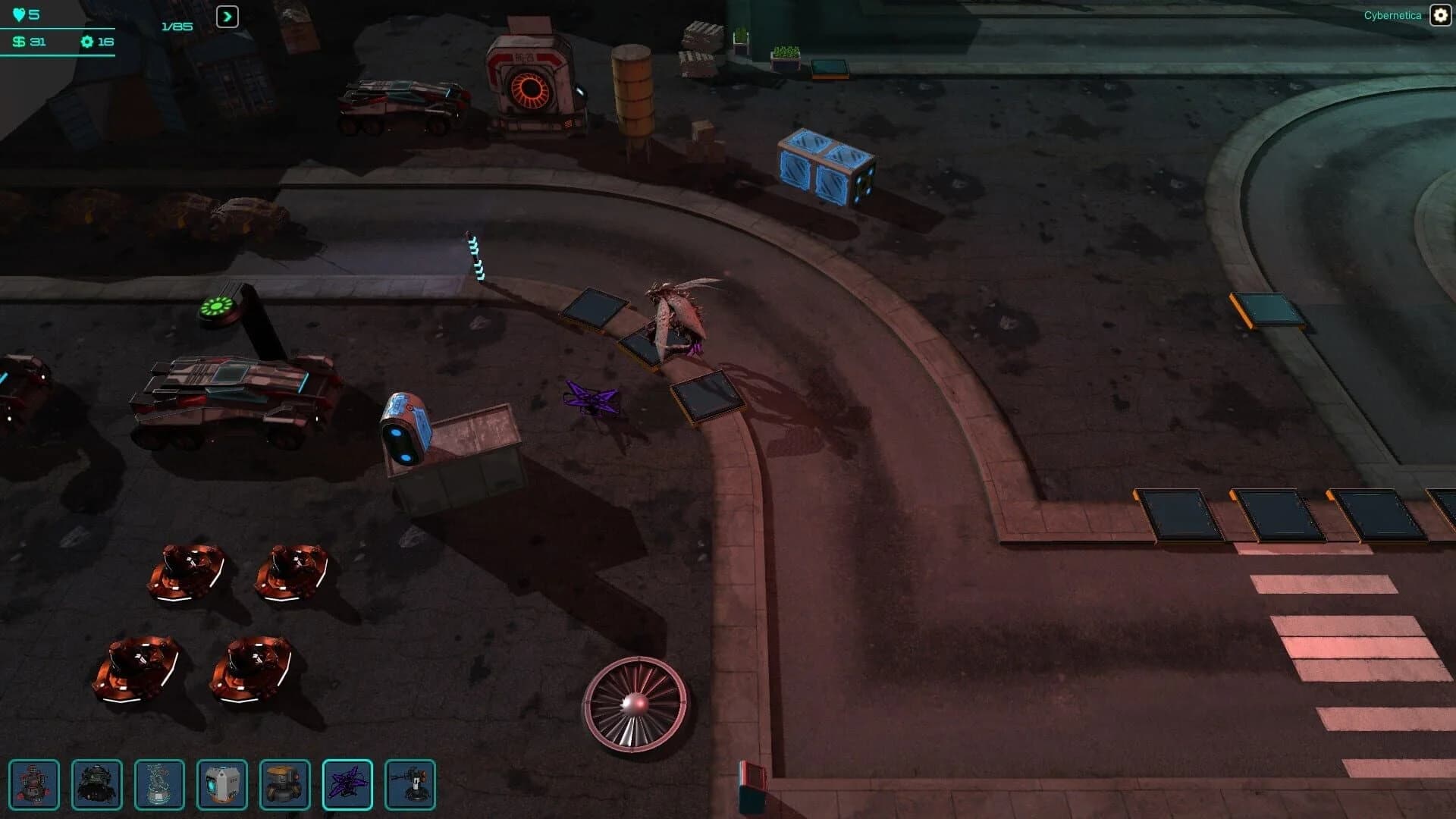Click the 1/85 wave progress indicator

[175, 26]
